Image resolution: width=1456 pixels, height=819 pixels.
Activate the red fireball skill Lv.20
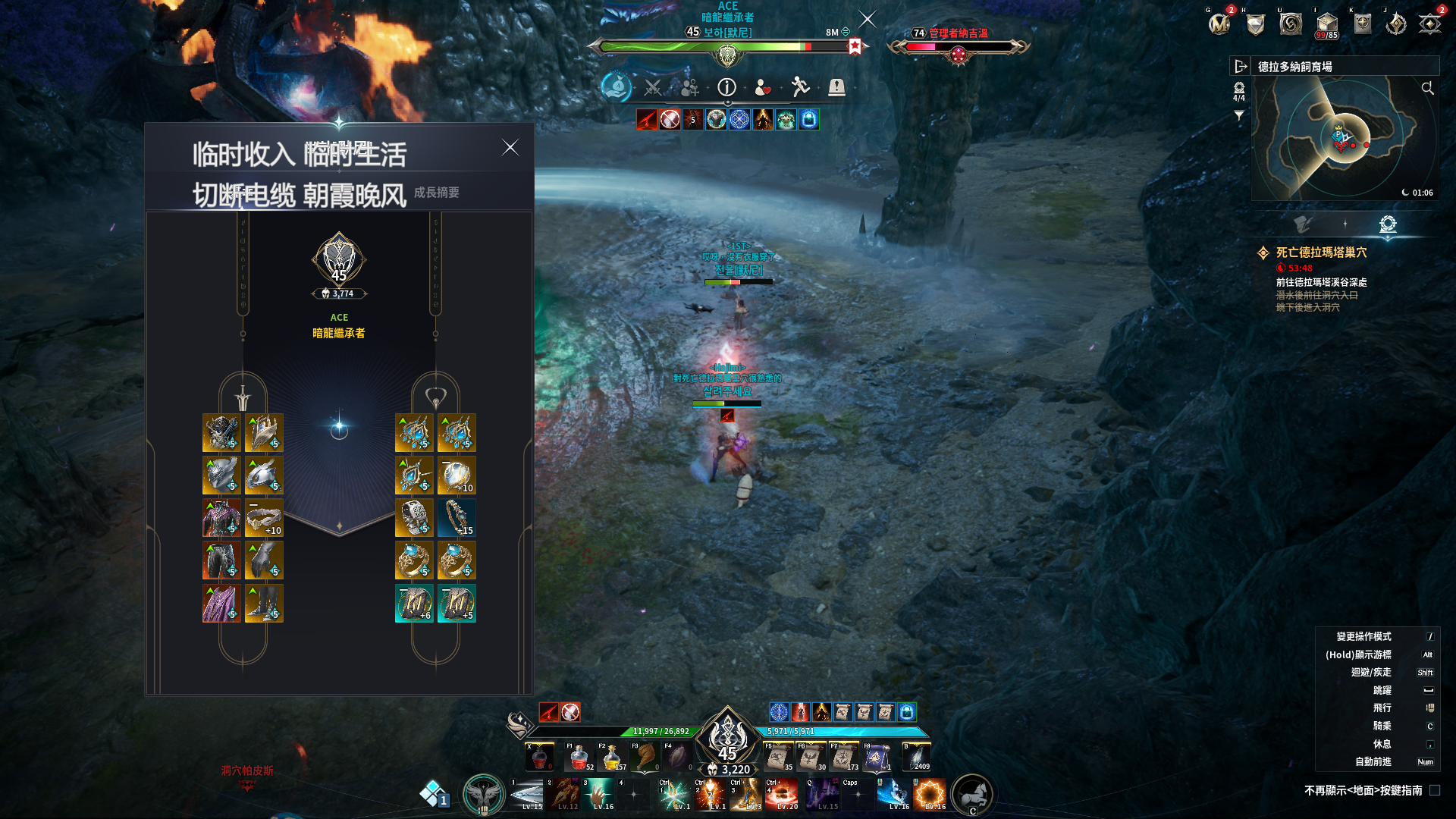coord(781,795)
